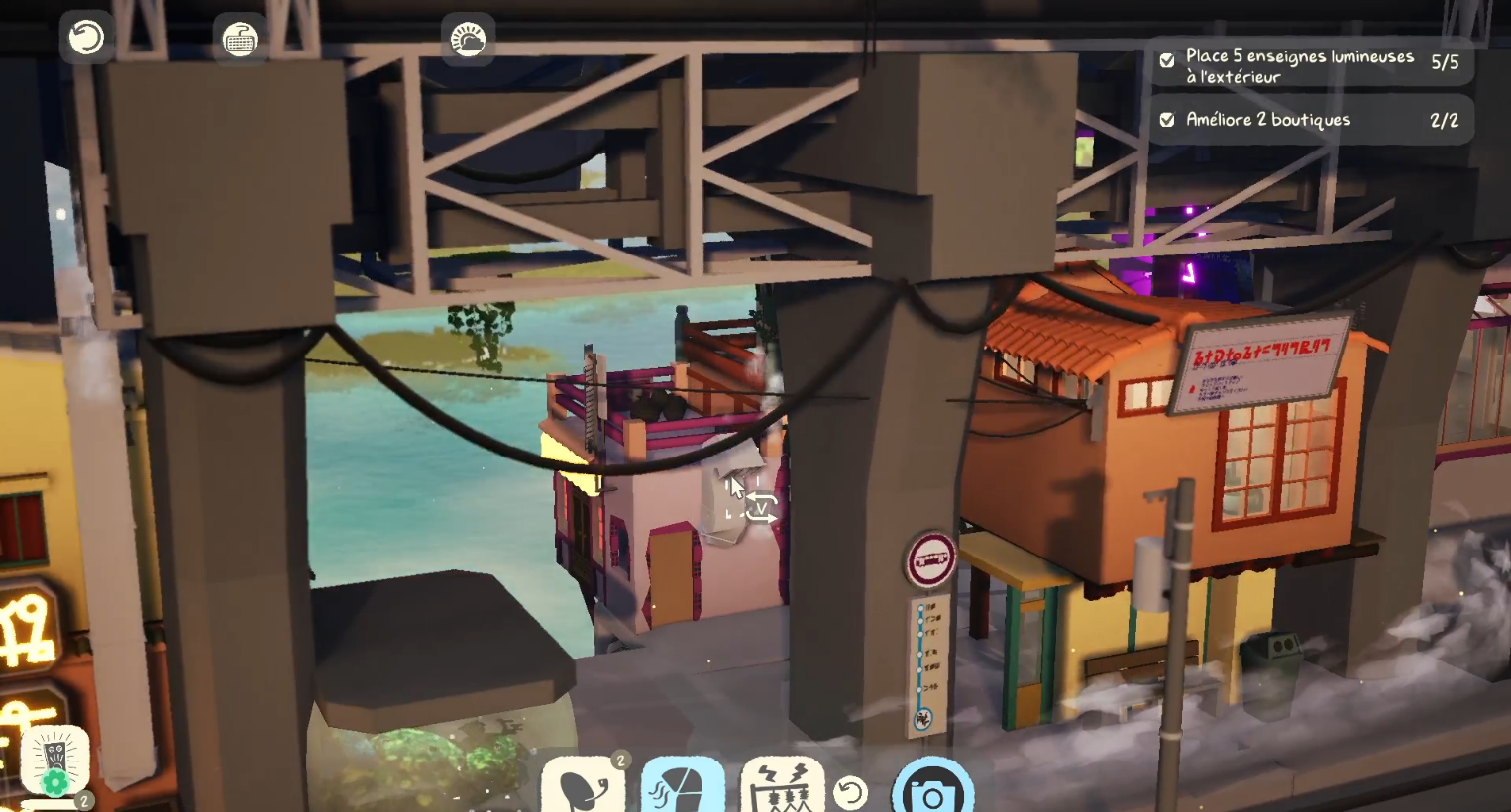Select the "Améliore 2 boutiques" objective
The width and height of the screenshot is (1511, 812).
tap(1310, 120)
